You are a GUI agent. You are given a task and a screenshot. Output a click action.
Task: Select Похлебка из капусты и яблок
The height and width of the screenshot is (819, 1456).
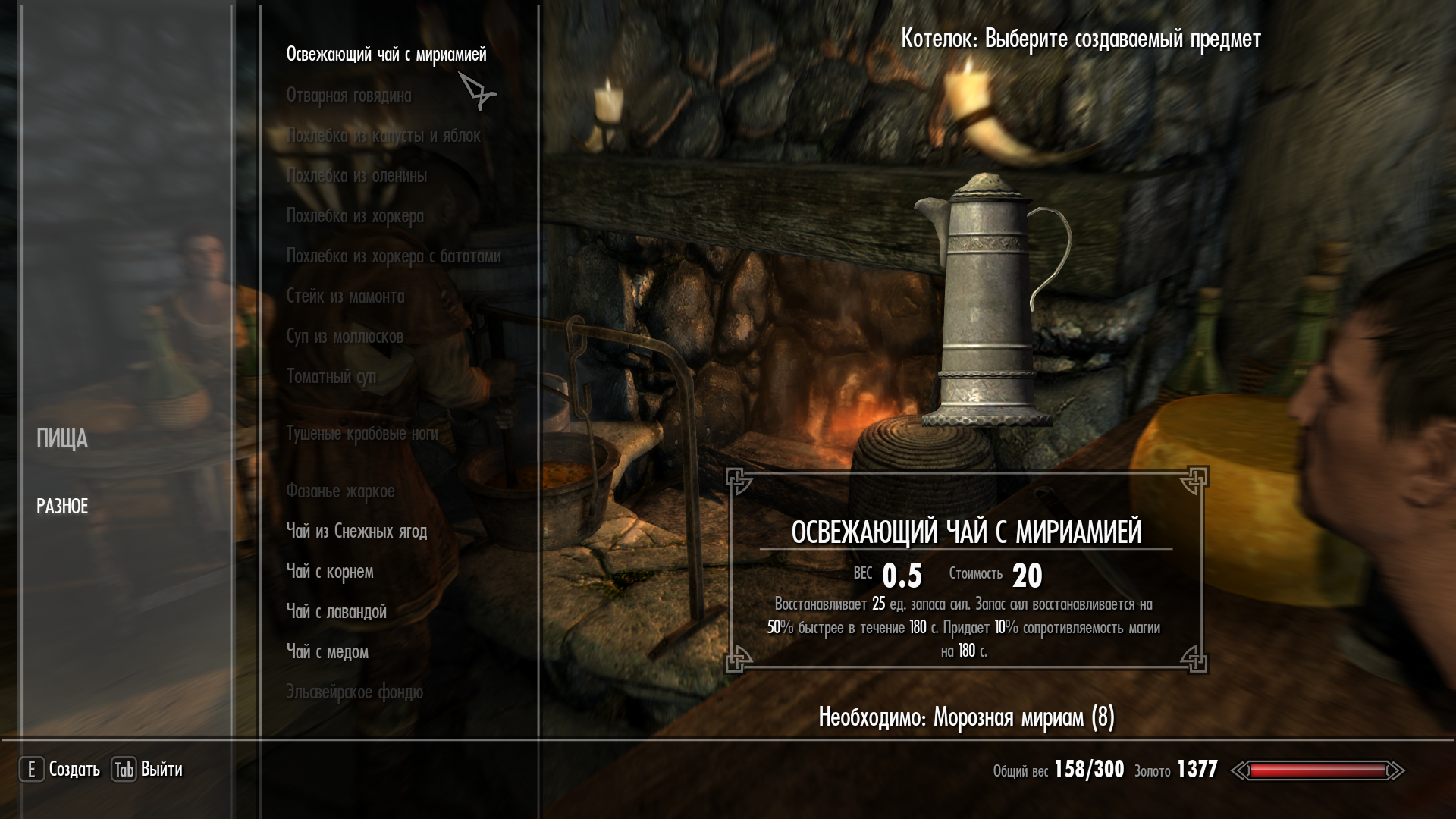click(x=383, y=136)
